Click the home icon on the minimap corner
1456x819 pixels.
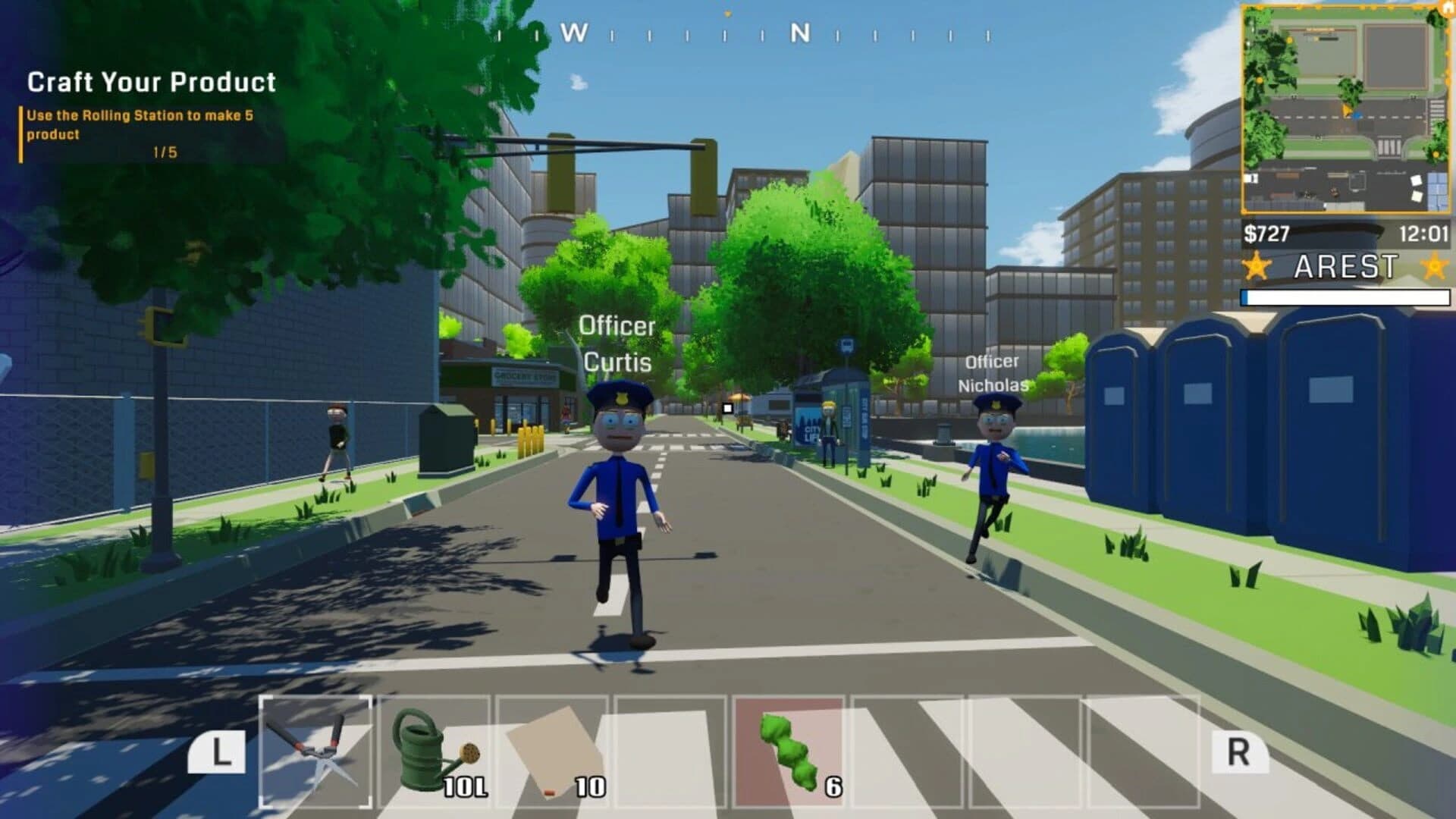[1445, 9]
